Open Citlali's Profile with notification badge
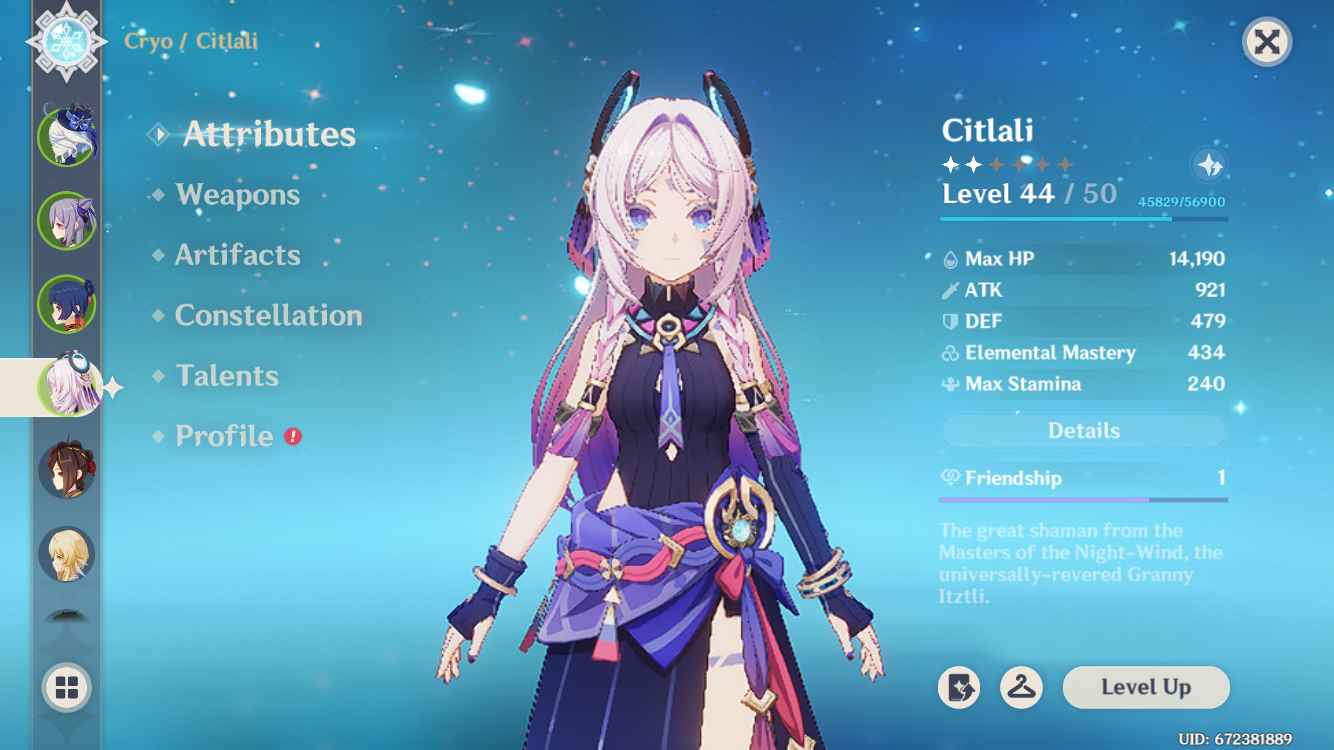Viewport: 1334px width, 750px height. 221,436
